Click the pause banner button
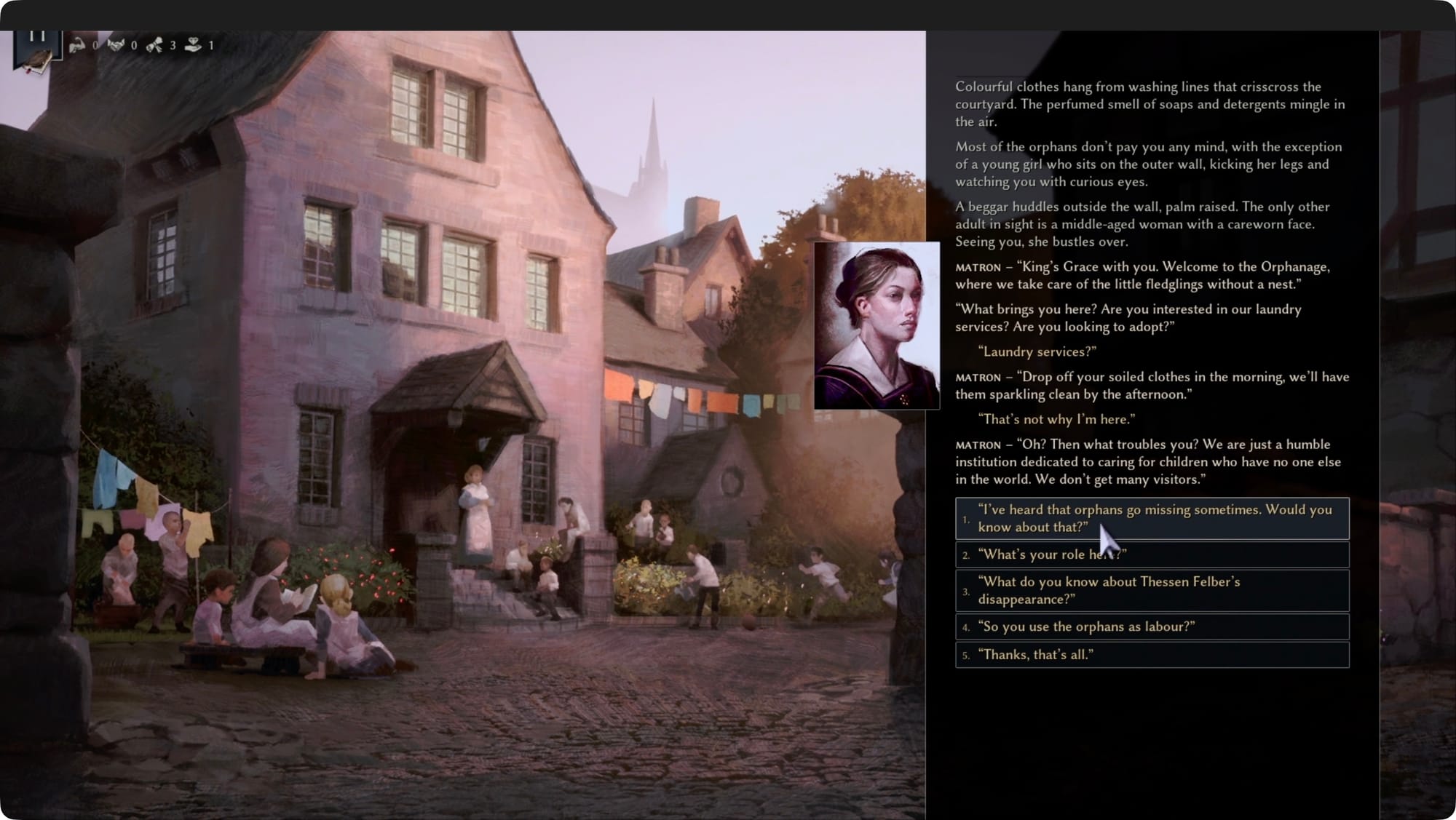 37,36
